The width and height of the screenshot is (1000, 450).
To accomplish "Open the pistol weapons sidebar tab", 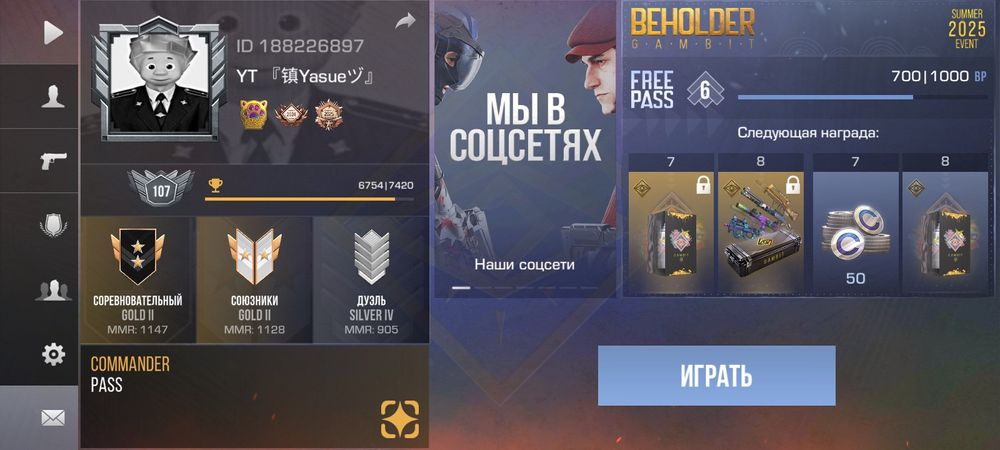I will point(53,160).
